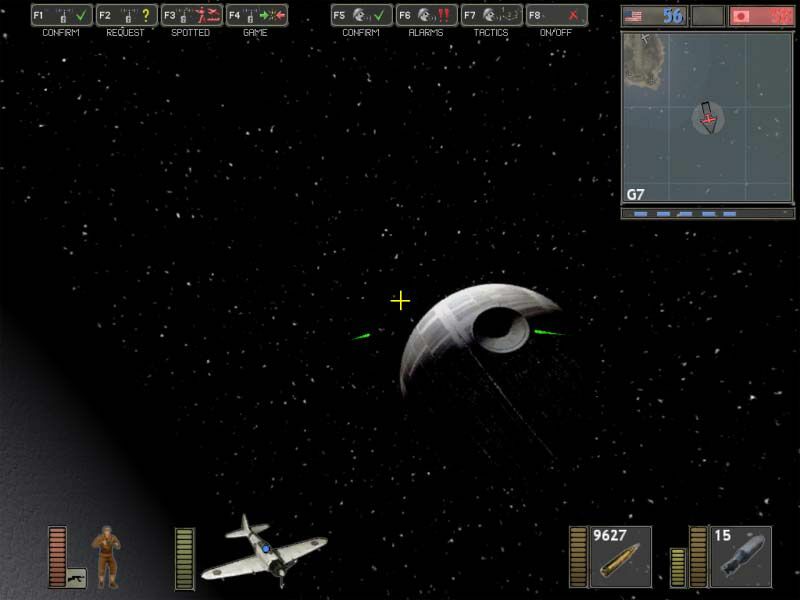Choose the F5 Confirm command button

click(x=362, y=16)
